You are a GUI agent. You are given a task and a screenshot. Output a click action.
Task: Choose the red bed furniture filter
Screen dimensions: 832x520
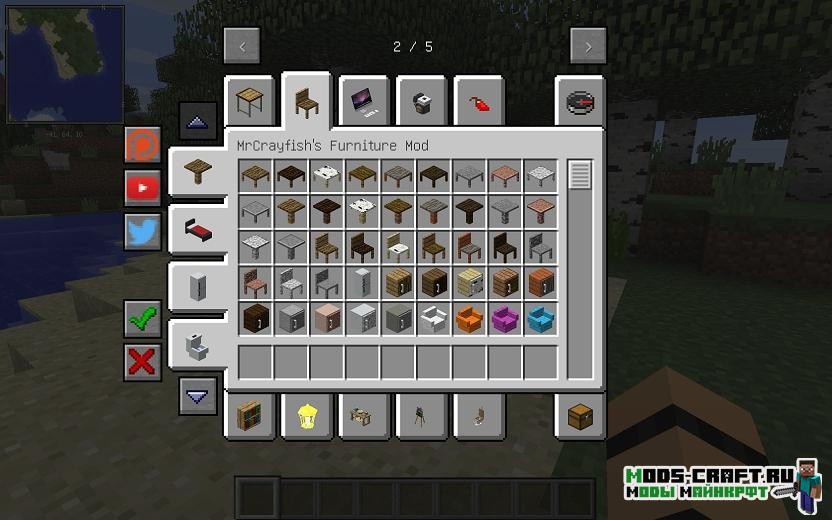[197, 230]
